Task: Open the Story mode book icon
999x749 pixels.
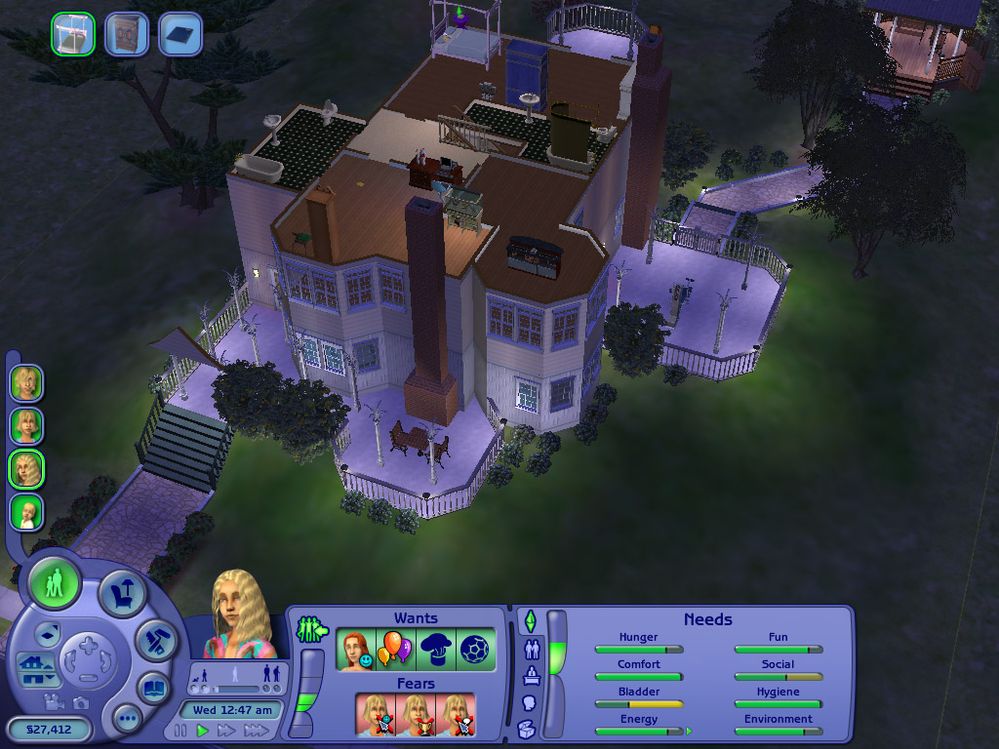Action: 152,688
